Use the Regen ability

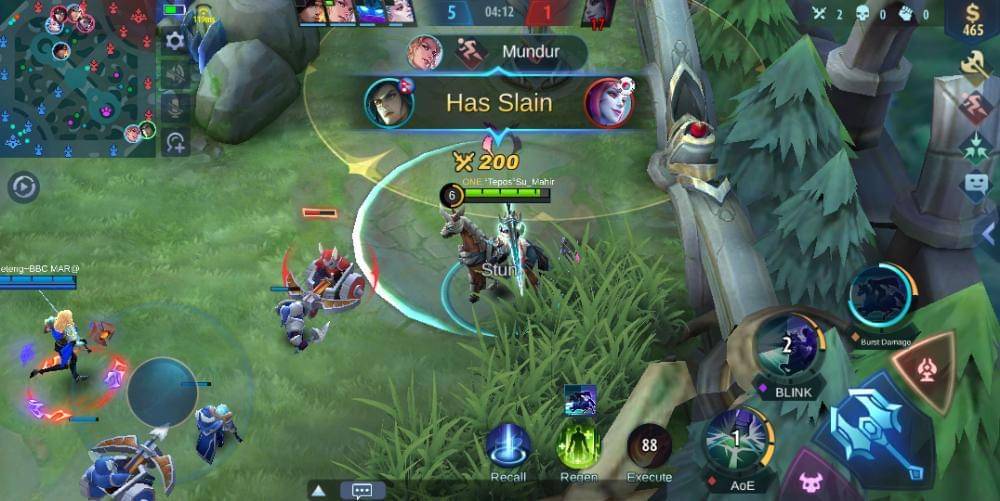578,446
